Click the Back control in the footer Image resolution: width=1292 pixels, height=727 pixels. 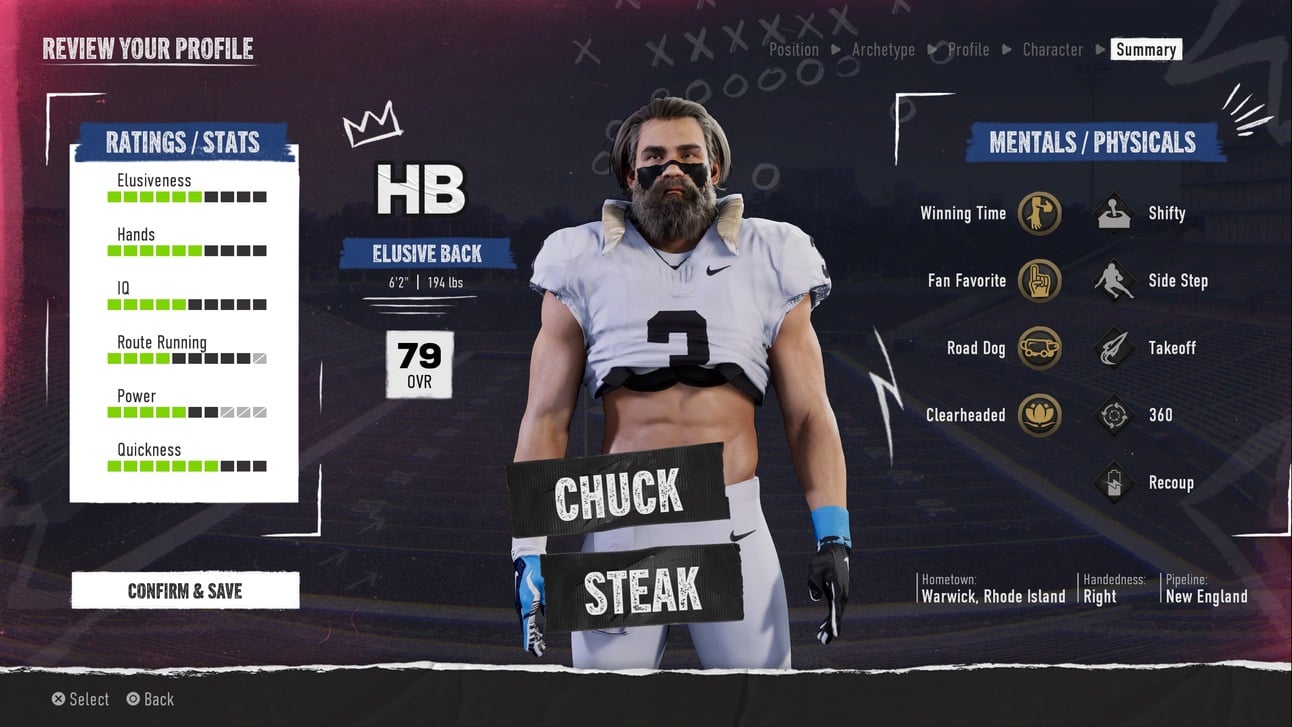click(x=150, y=699)
